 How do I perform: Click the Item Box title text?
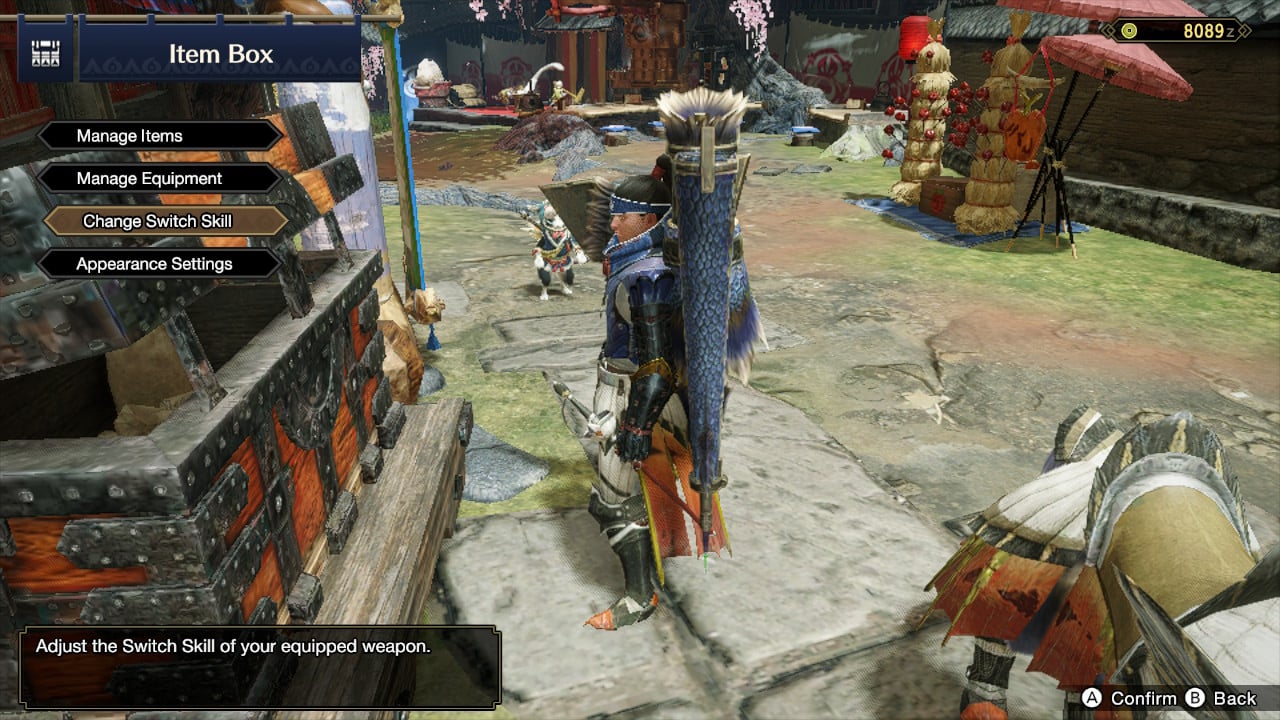pos(222,55)
